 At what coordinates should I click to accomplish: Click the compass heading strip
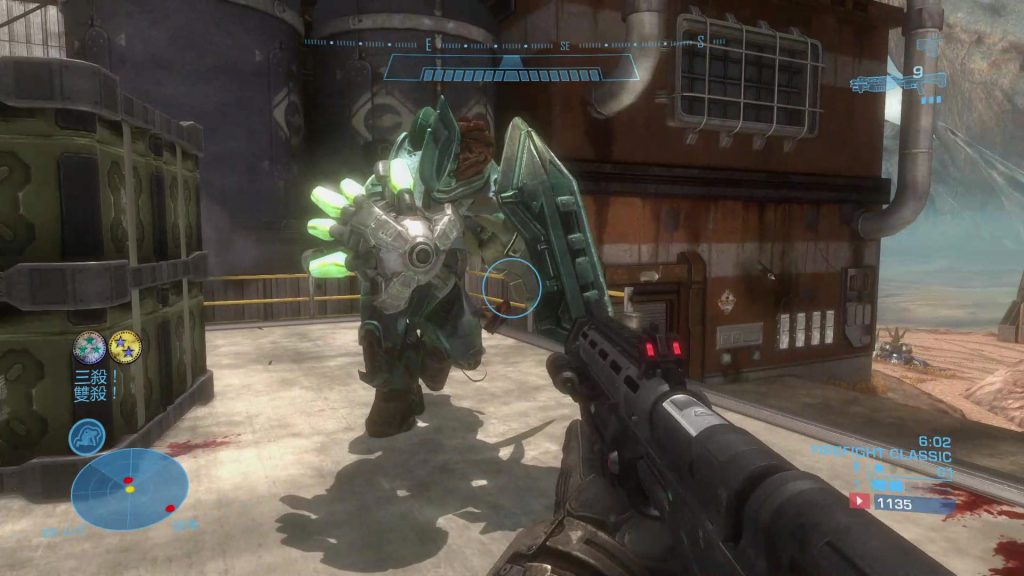tap(512, 43)
